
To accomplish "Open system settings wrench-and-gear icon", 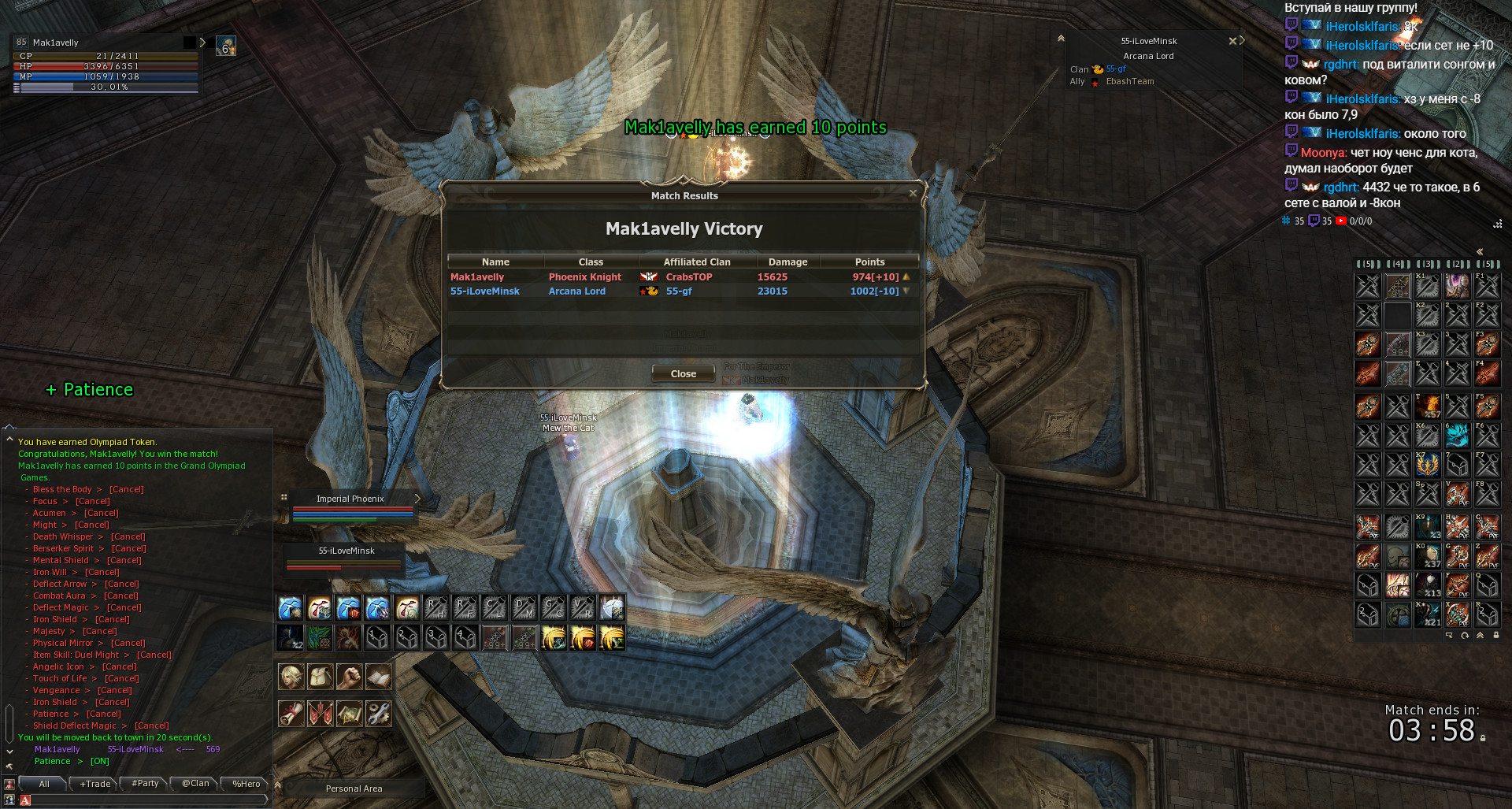I will point(378,714).
